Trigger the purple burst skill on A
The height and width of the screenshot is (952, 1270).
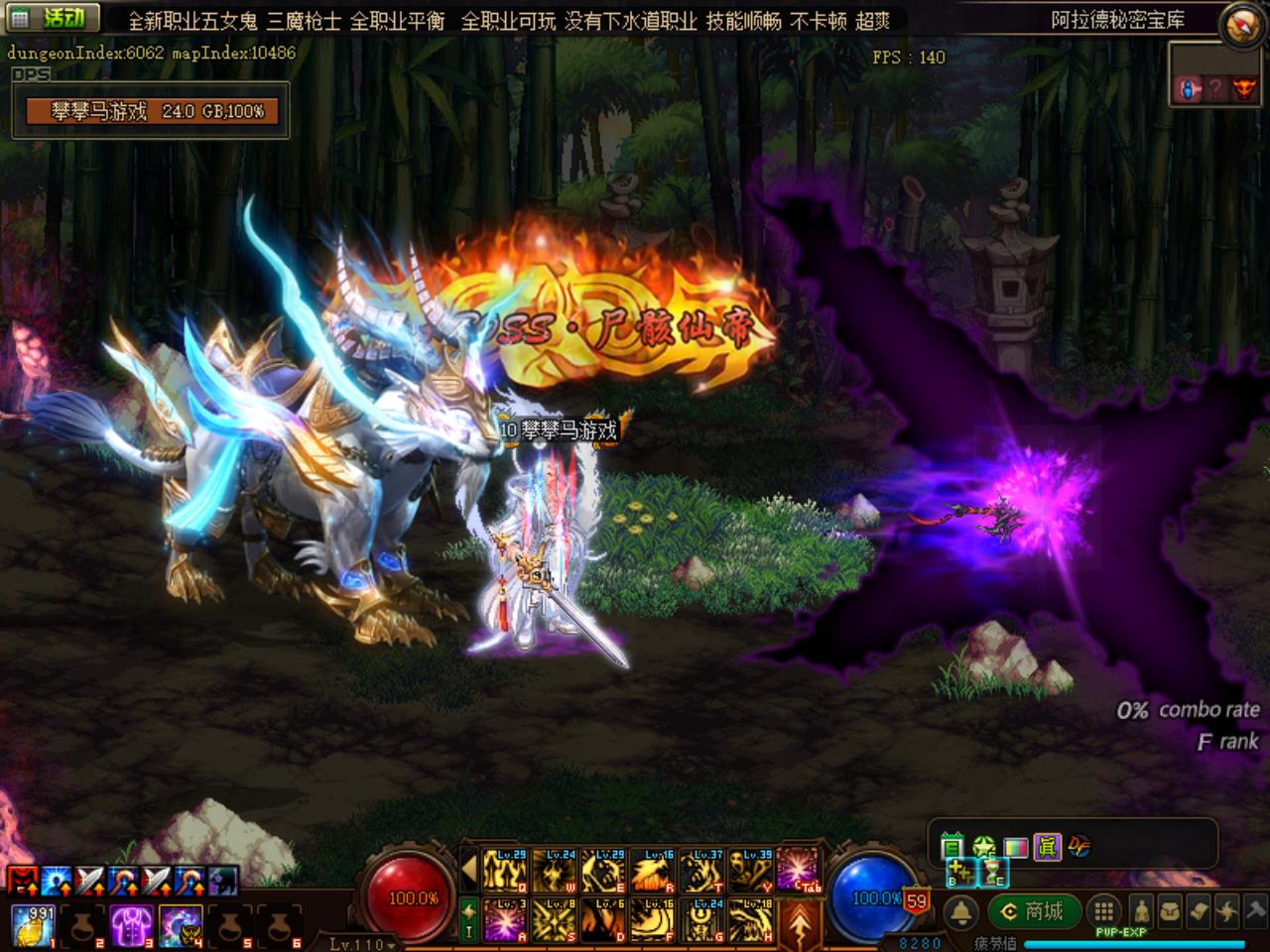506,919
